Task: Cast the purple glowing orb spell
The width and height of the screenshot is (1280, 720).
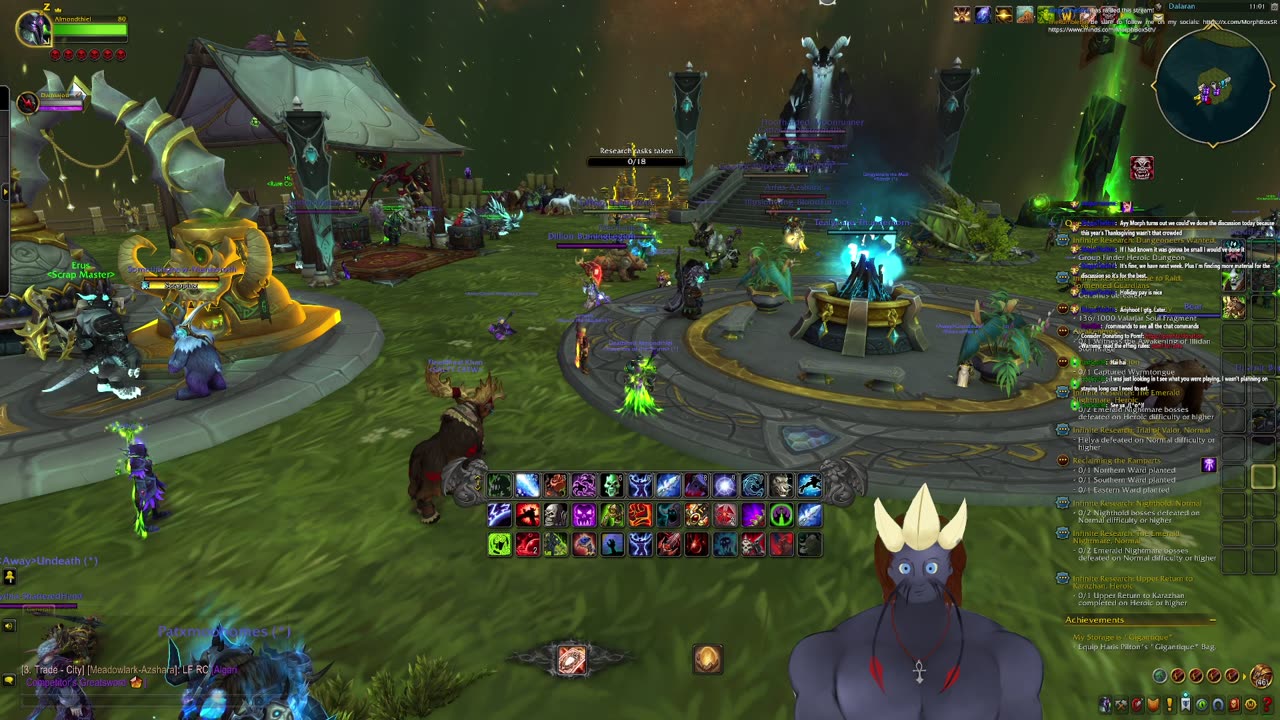Action: point(725,486)
